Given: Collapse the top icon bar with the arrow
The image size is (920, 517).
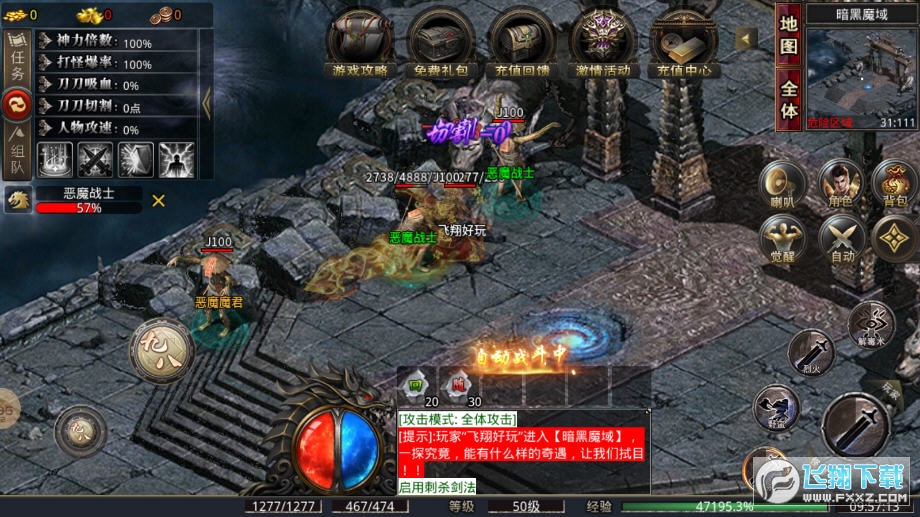Looking at the screenshot, I should (x=746, y=38).
